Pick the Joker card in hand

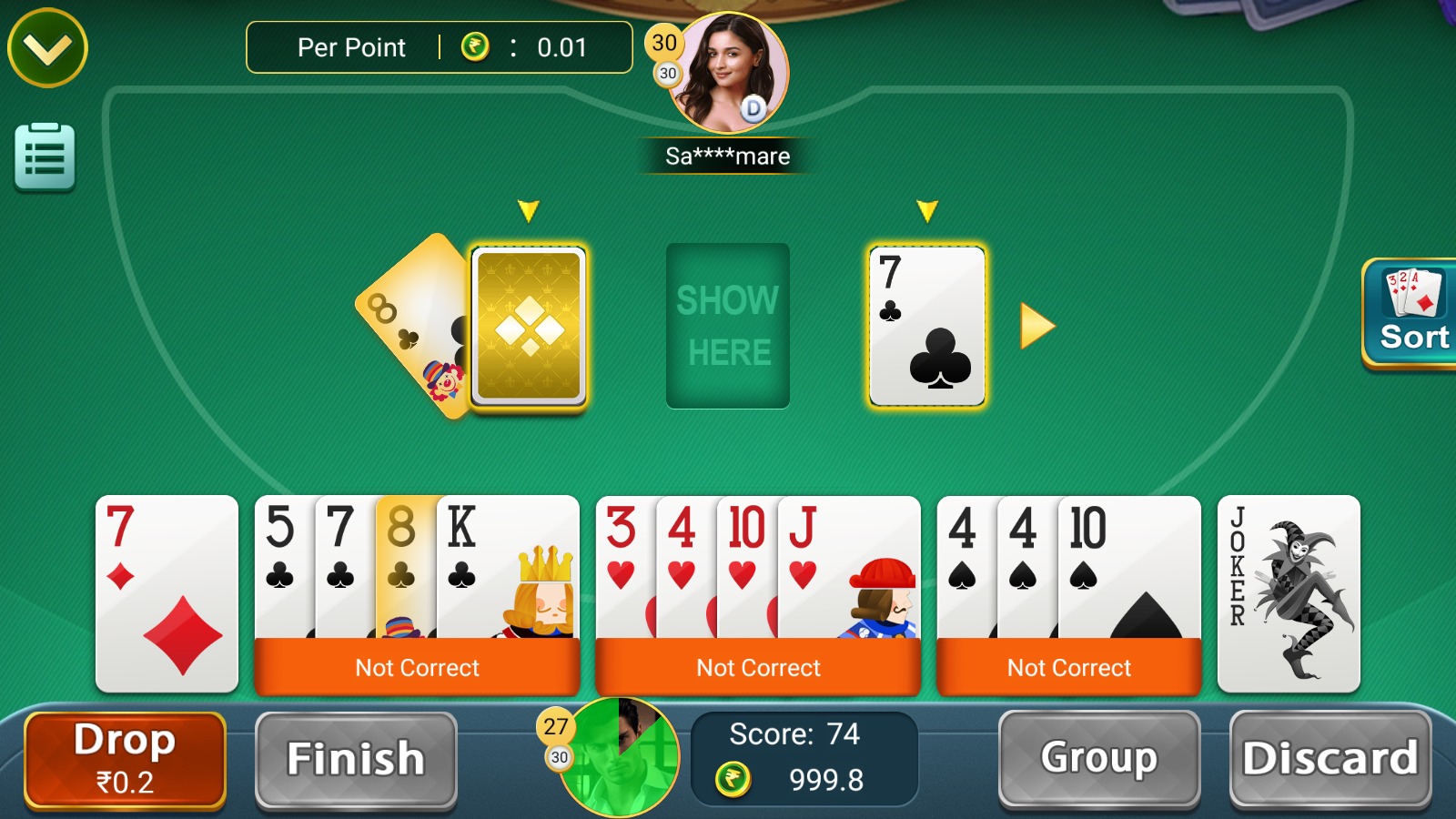(1289, 591)
